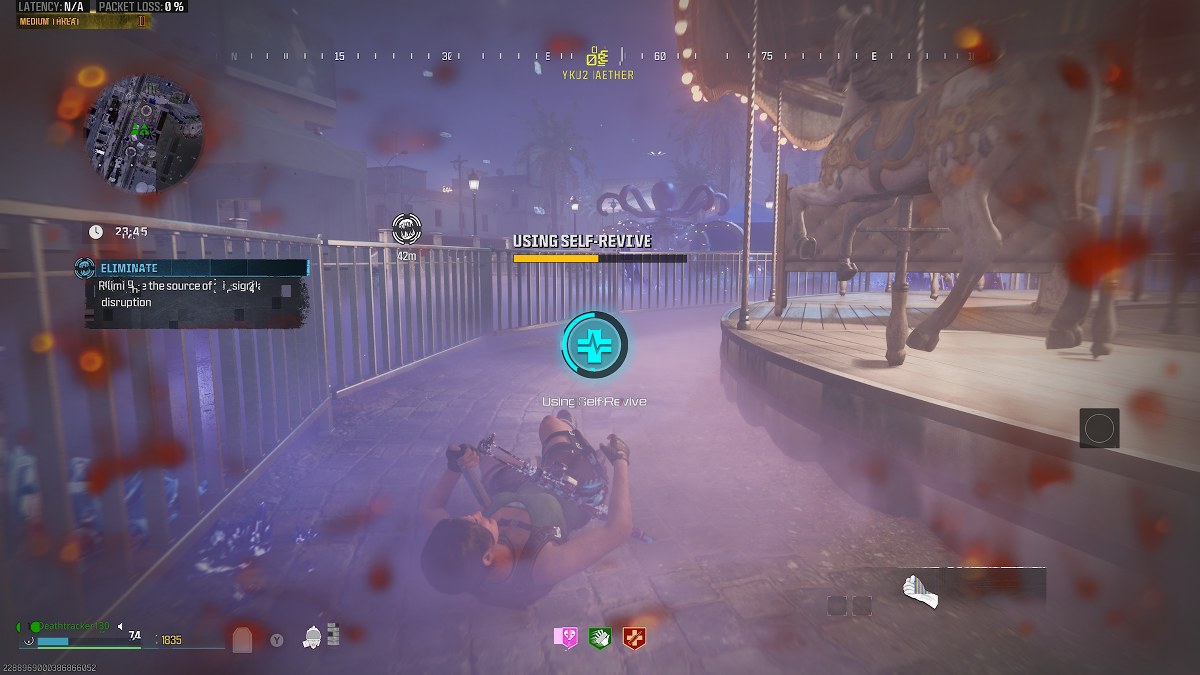1200x675 pixels.
Task: Click the cyan self-revive medical icon
Action: point(595,344)
